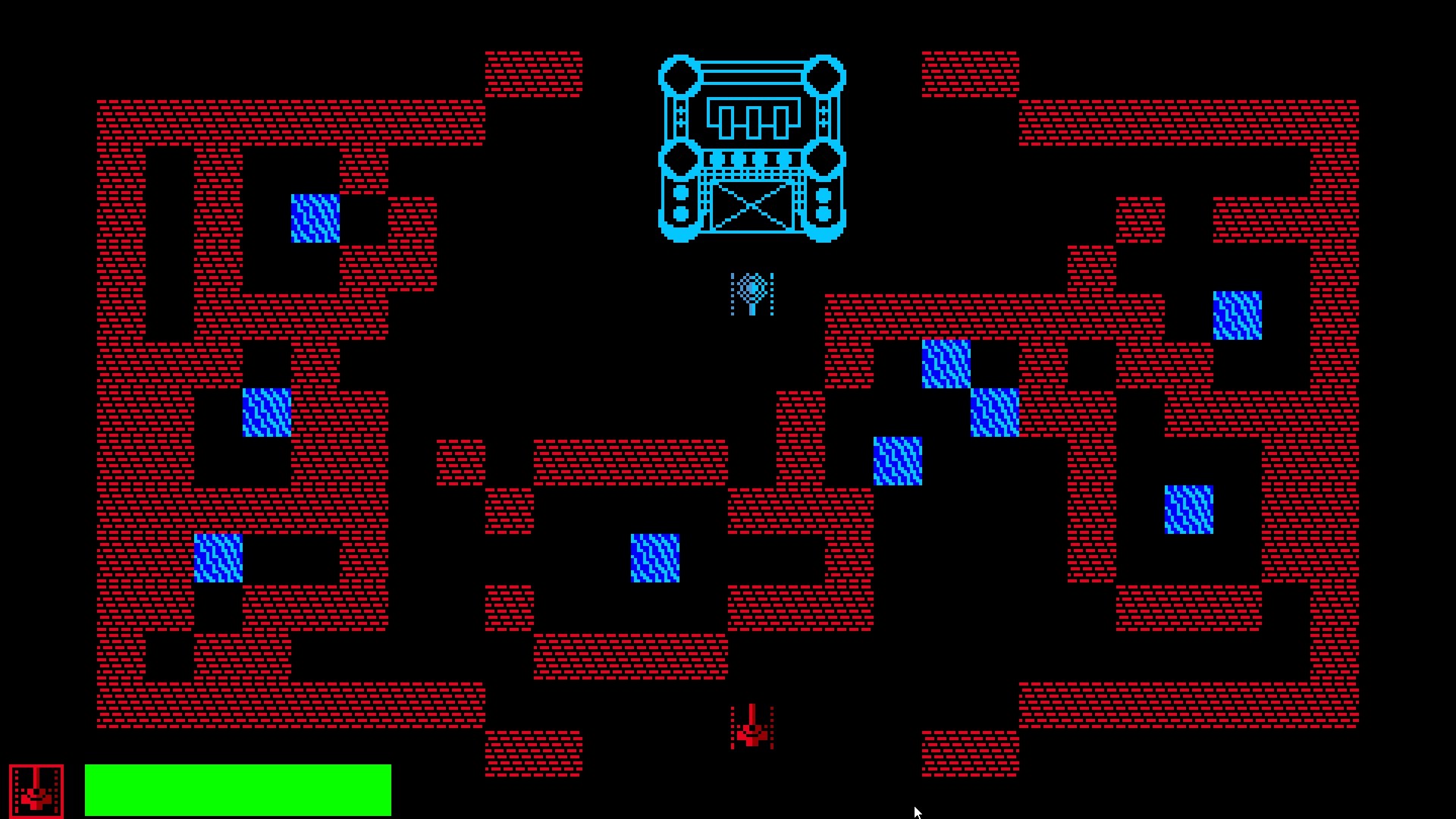Select the blue water block near upper left
Screen dimensions: 1456x819
pyautogui.click(x=314, y=218)
